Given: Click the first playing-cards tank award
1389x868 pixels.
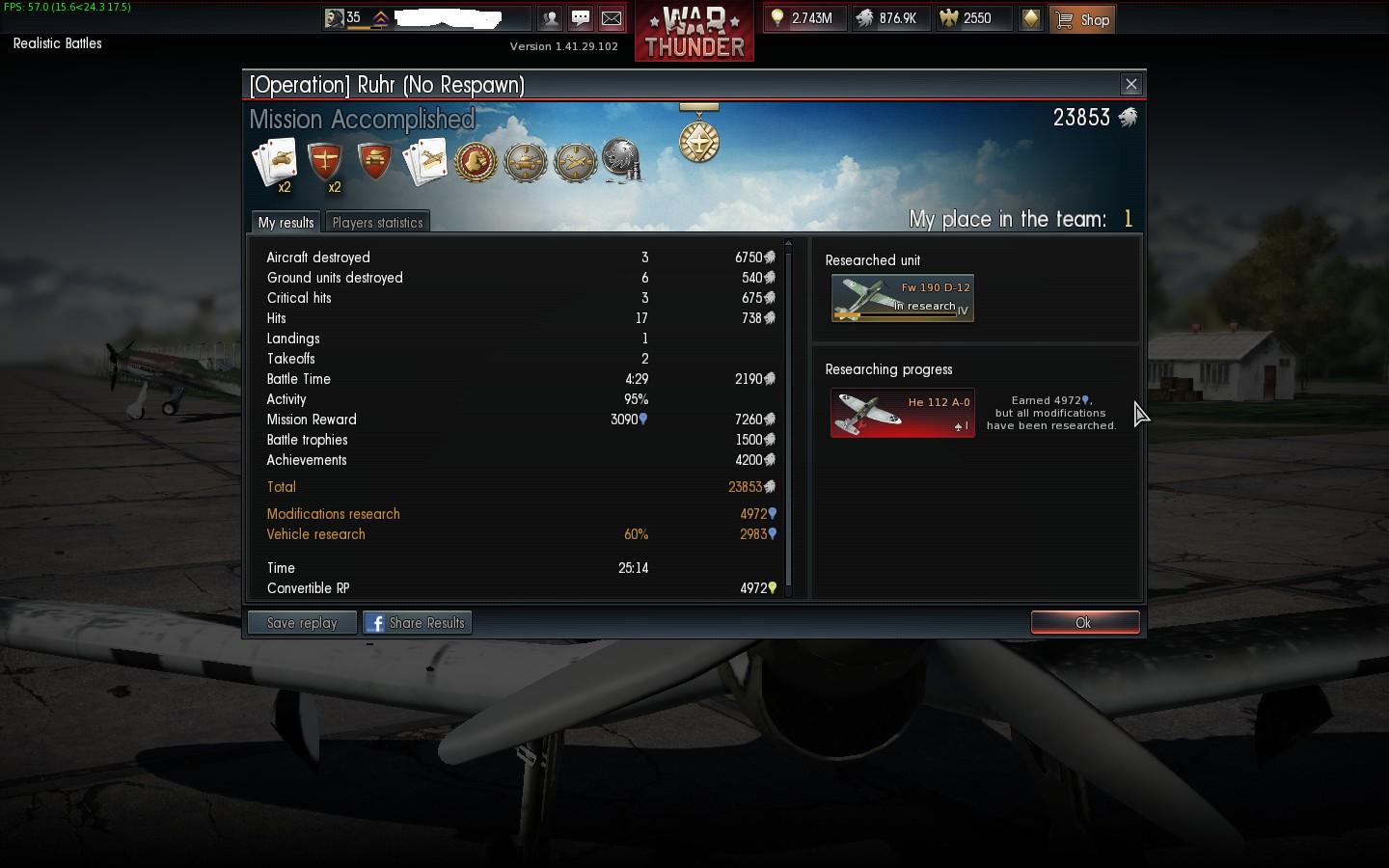Looking at the screenshot, I should (x=275, y=162).
